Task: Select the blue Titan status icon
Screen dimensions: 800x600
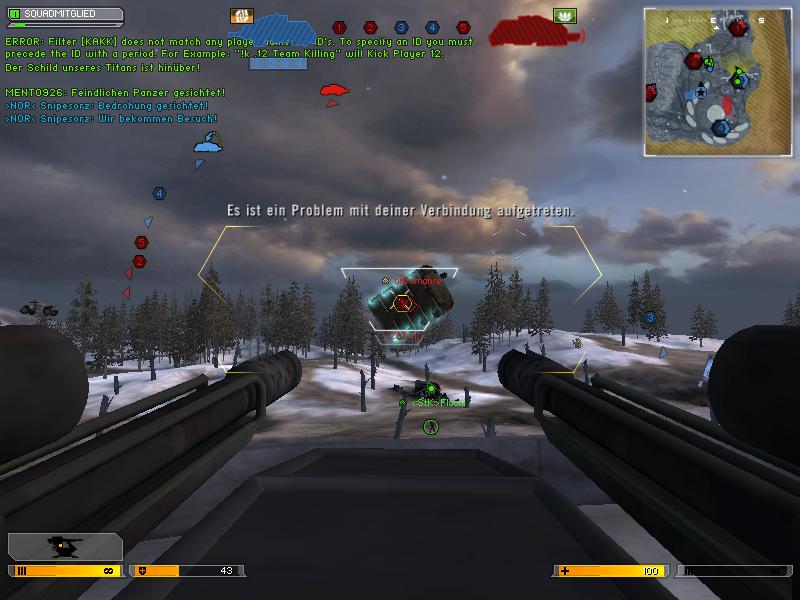Action: pyautogui.click(x=281, y=39)
